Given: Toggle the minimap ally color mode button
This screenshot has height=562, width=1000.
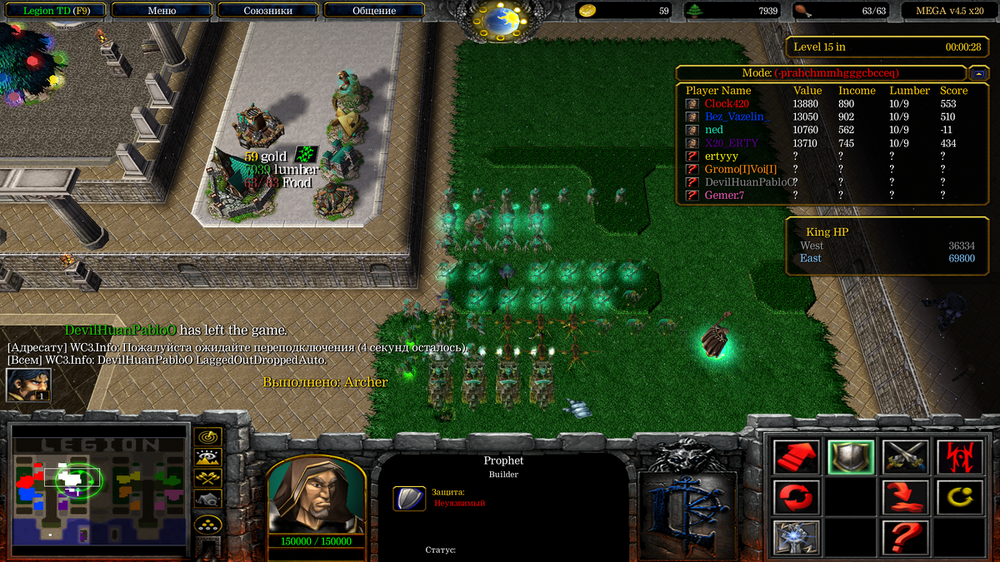Looking at the screenshot, I should [208, 479].
